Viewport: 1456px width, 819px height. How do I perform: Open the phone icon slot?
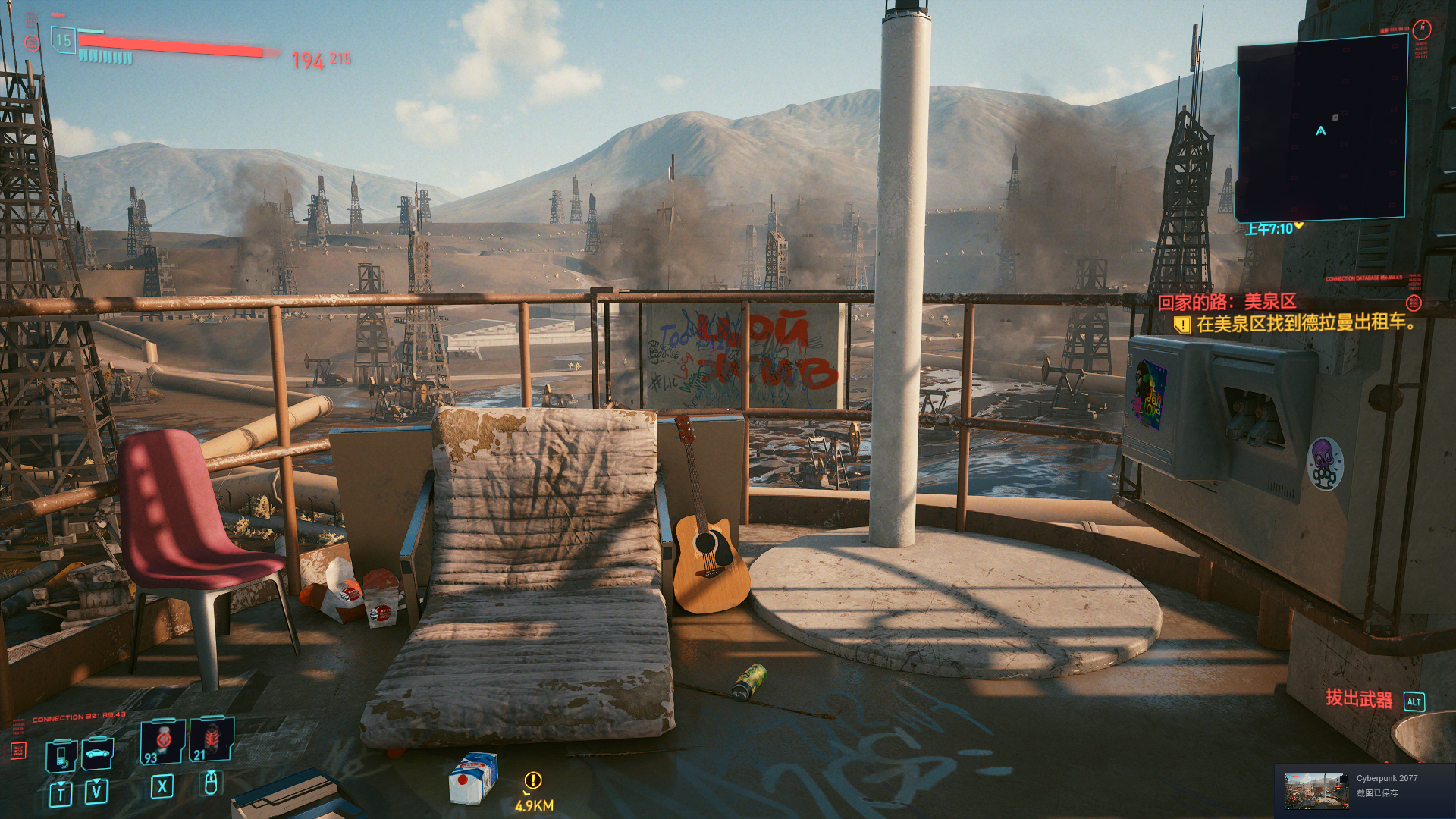61,755
